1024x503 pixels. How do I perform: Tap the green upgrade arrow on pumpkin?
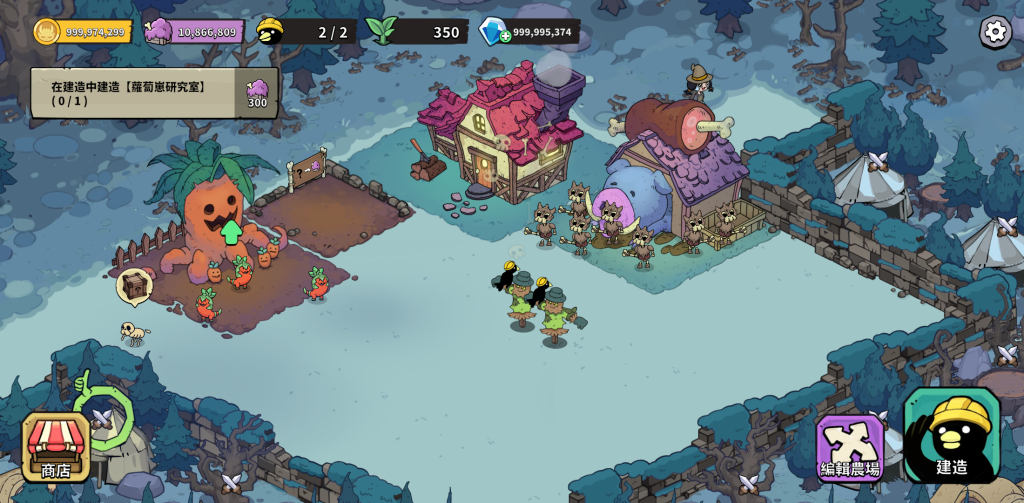(231, 232)
